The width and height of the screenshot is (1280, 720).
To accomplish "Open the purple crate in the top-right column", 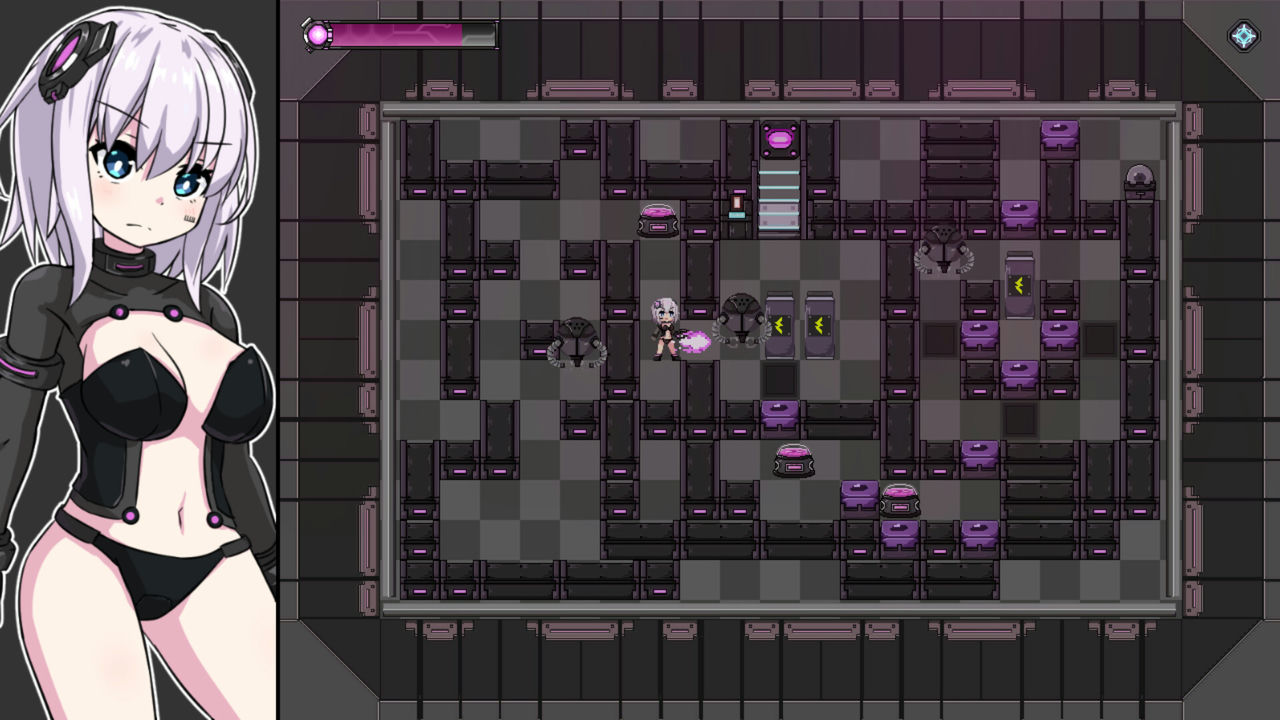I will [x=1059, y=135].
